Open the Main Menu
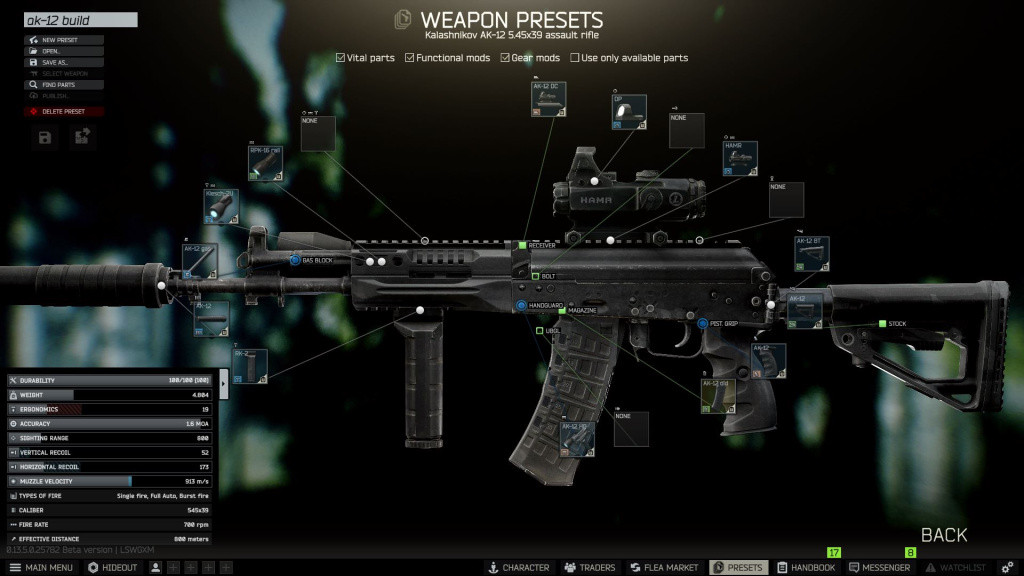The width and height of the screenshot is (1024, 576). coord(40,567)
